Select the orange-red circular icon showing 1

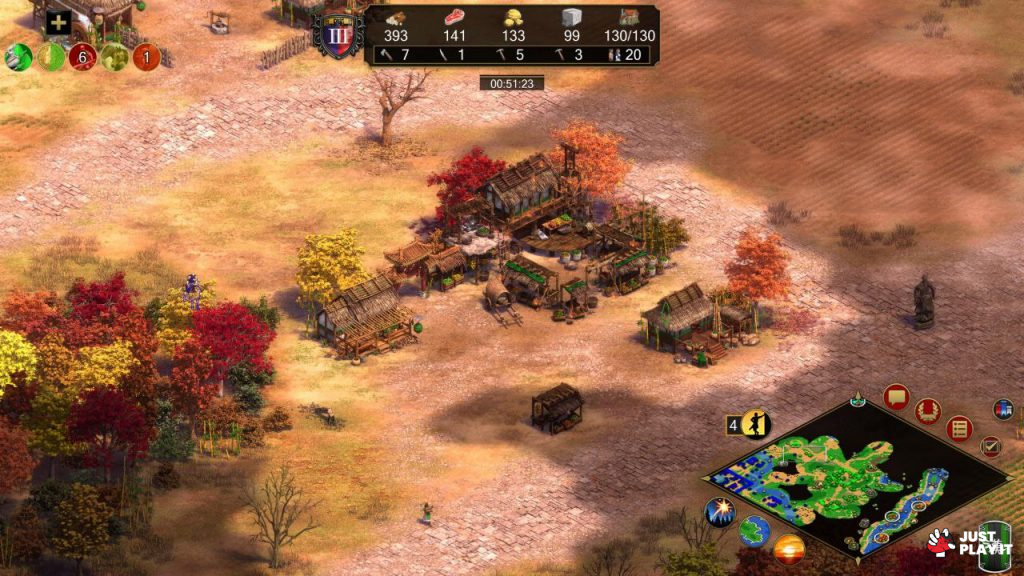(146, 56)
